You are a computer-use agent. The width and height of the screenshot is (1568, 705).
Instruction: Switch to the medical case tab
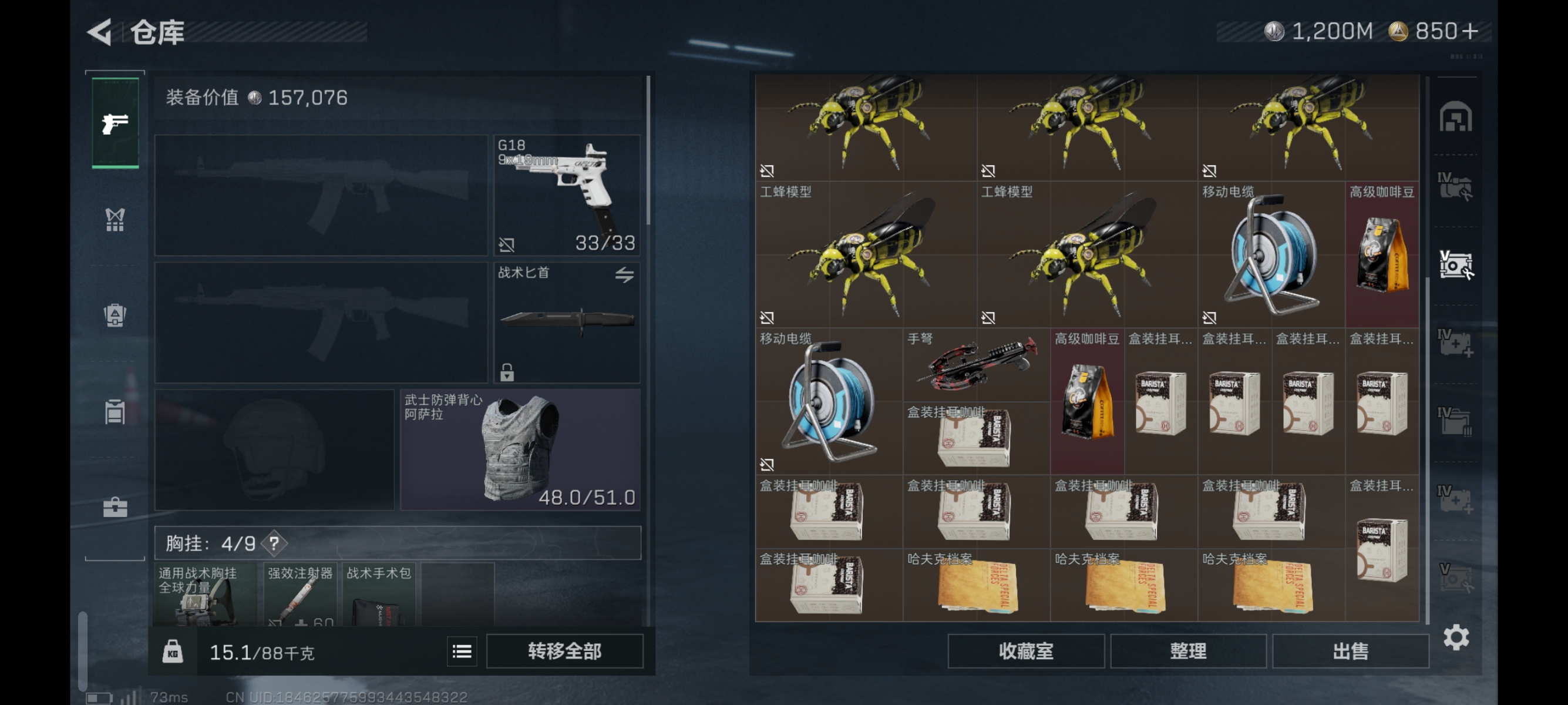coord(115,507)
